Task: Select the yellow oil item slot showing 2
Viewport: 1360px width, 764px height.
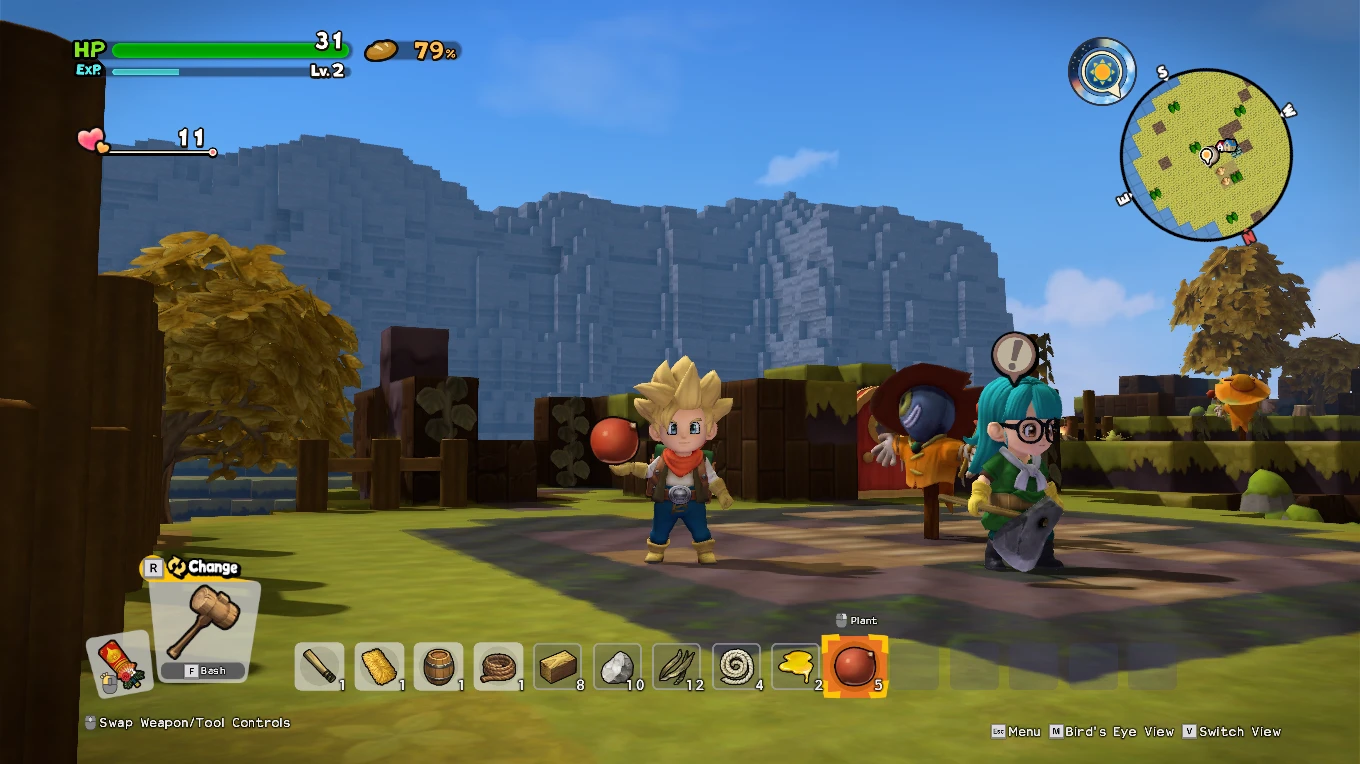Action: [796, 665]
